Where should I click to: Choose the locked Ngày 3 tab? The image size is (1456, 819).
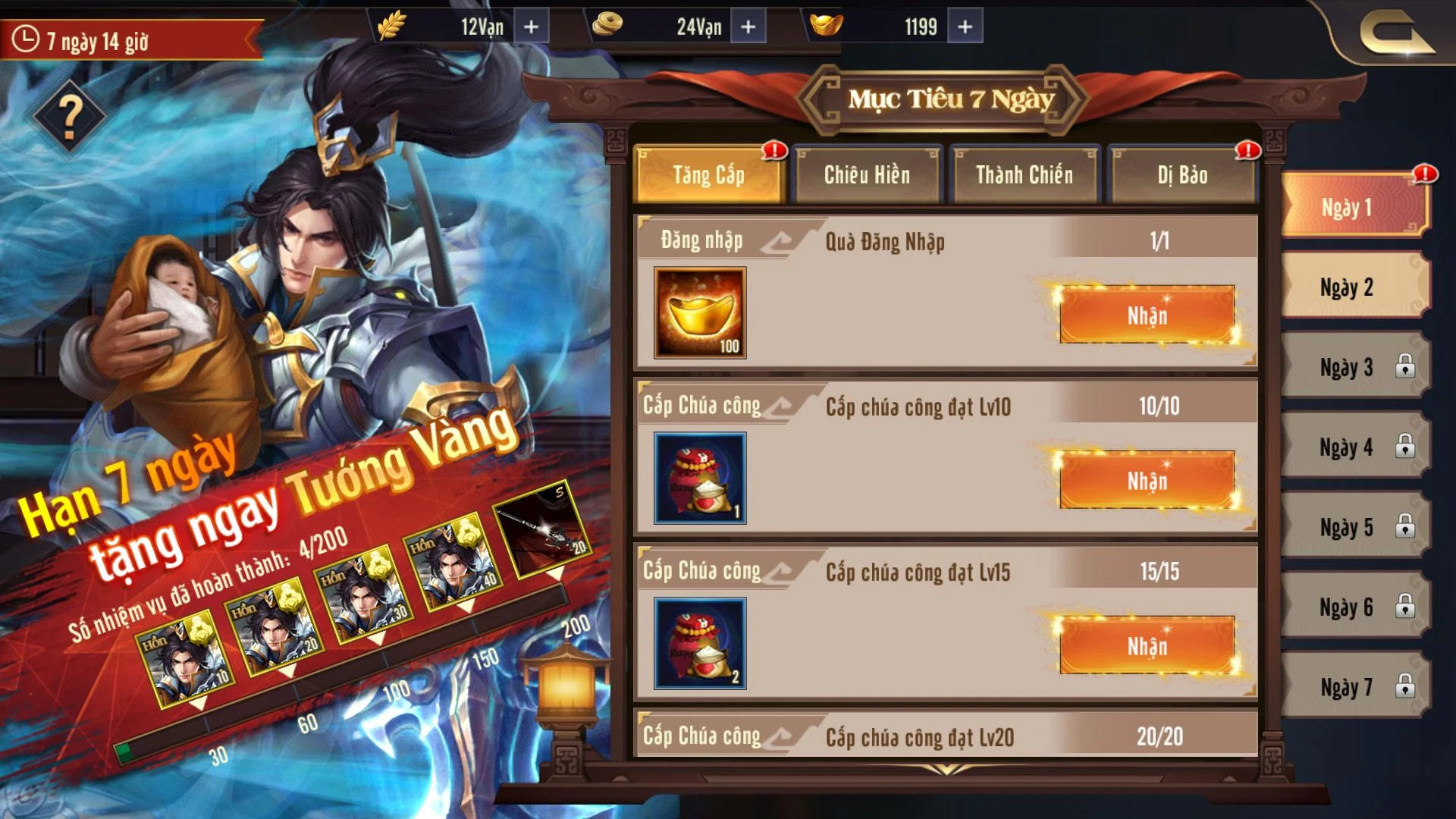(x=1347, y=368)
